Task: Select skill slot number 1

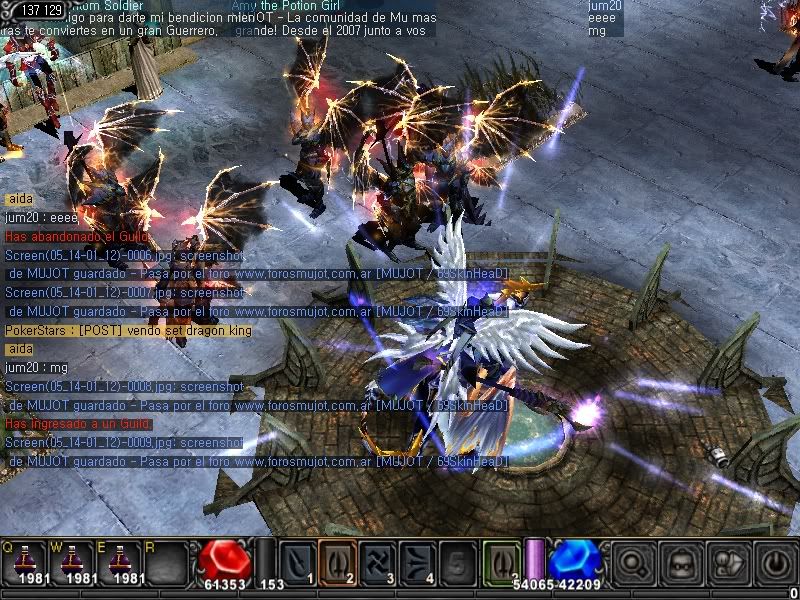Action: (x=297, y=561)
